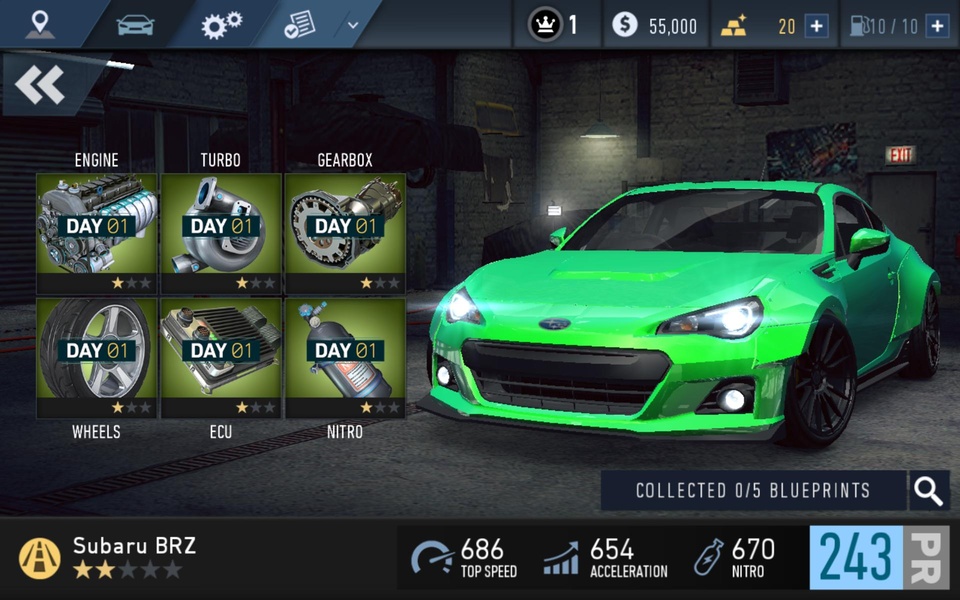Image resolution: width=960 pixels, height=600 pixels.
Task: Go back with the double-arrow button
Action: pyautogui.click(x=42, y=87)
